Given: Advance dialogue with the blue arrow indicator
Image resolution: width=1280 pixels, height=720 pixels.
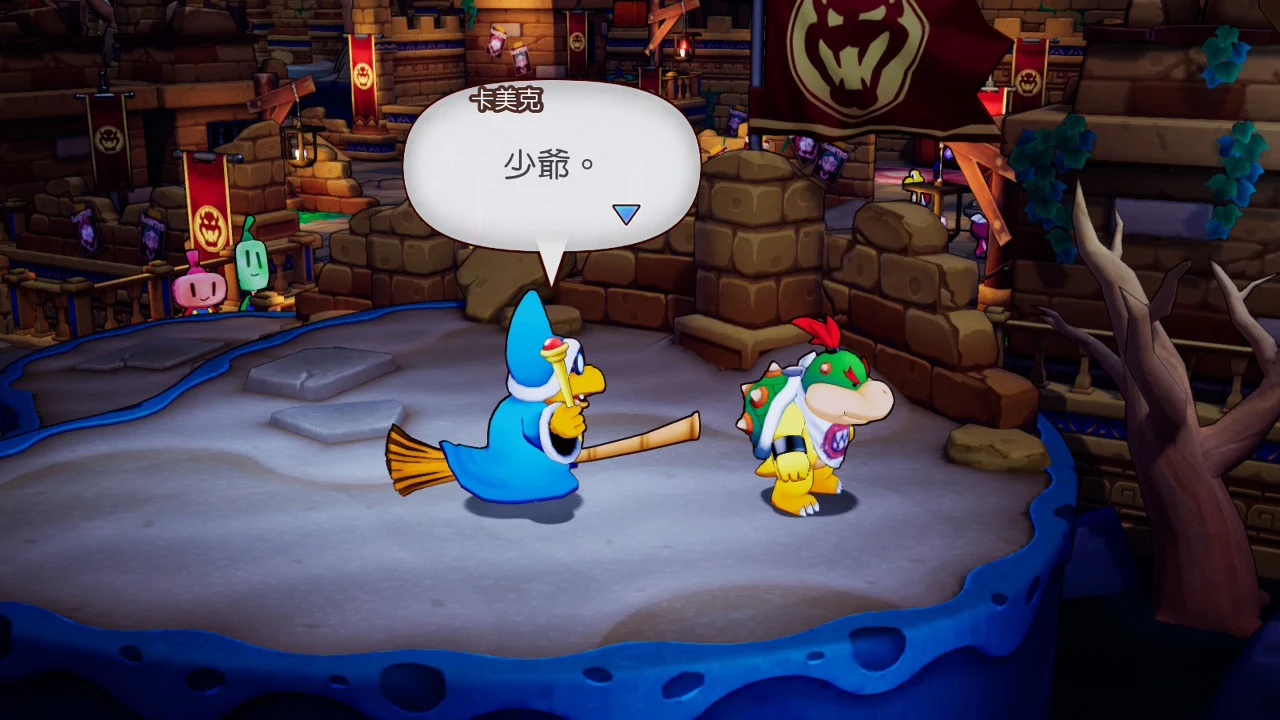Looking at the screenshot, I should 626,214.
